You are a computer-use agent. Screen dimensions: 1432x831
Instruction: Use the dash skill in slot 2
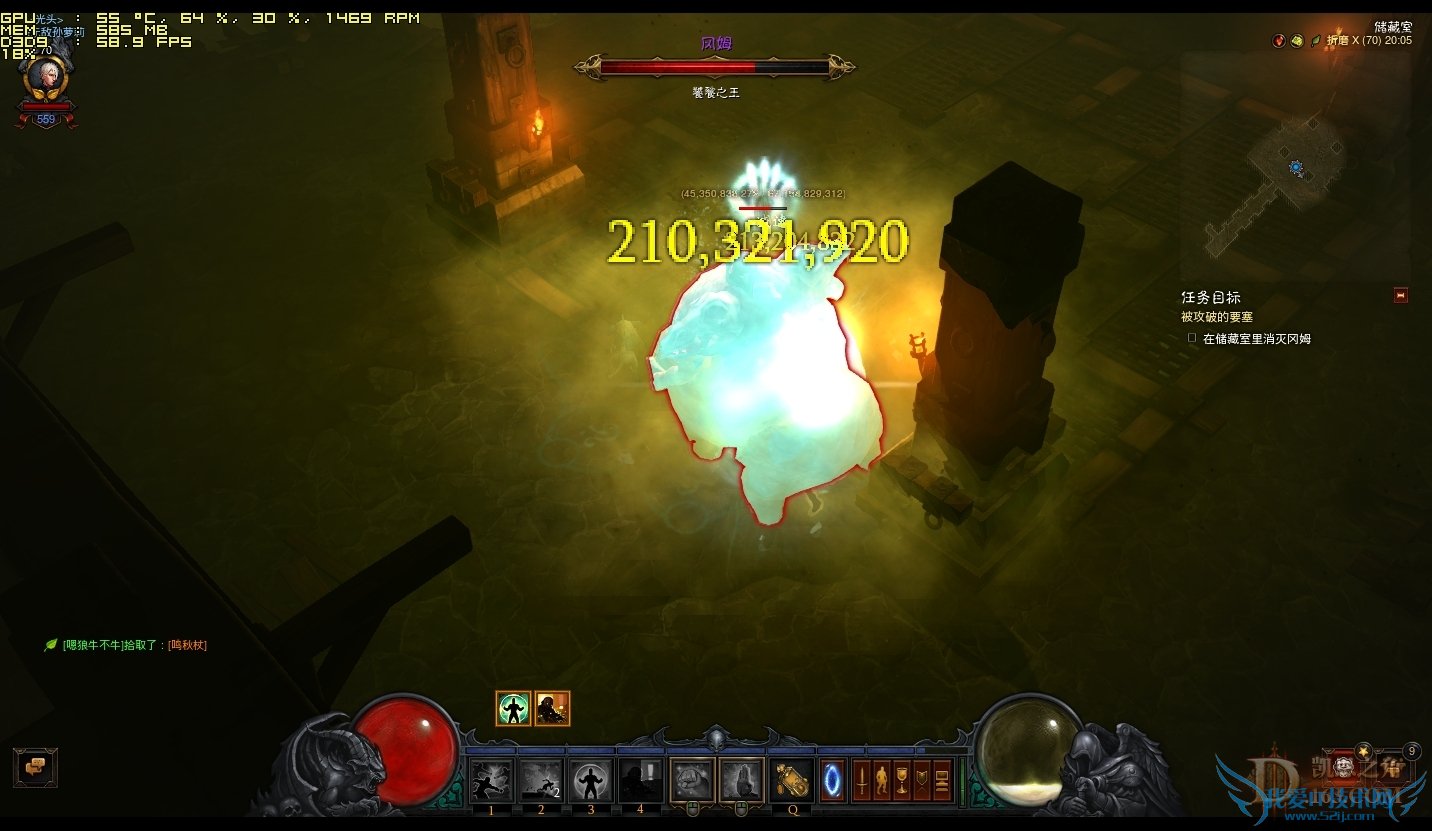pyautogui.click(x=541, y=781)
